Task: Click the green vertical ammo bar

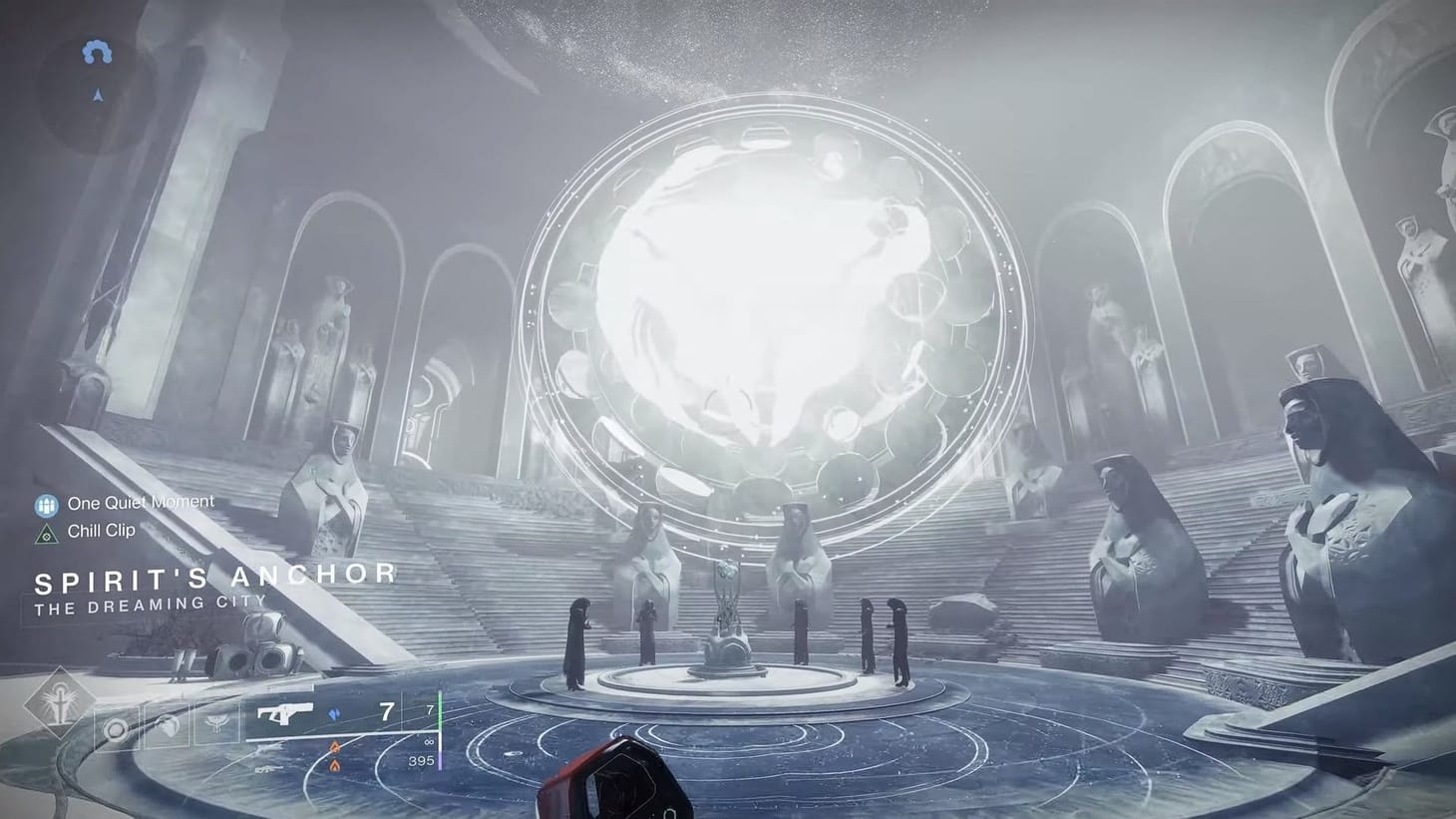Action: [441, 711]
